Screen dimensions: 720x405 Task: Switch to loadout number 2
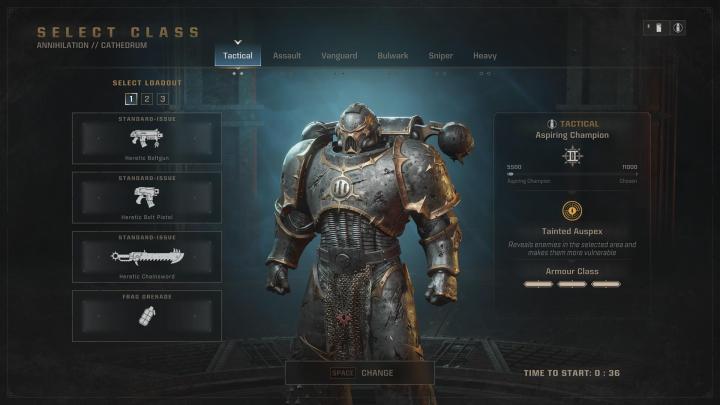click(x=146, y=99)
